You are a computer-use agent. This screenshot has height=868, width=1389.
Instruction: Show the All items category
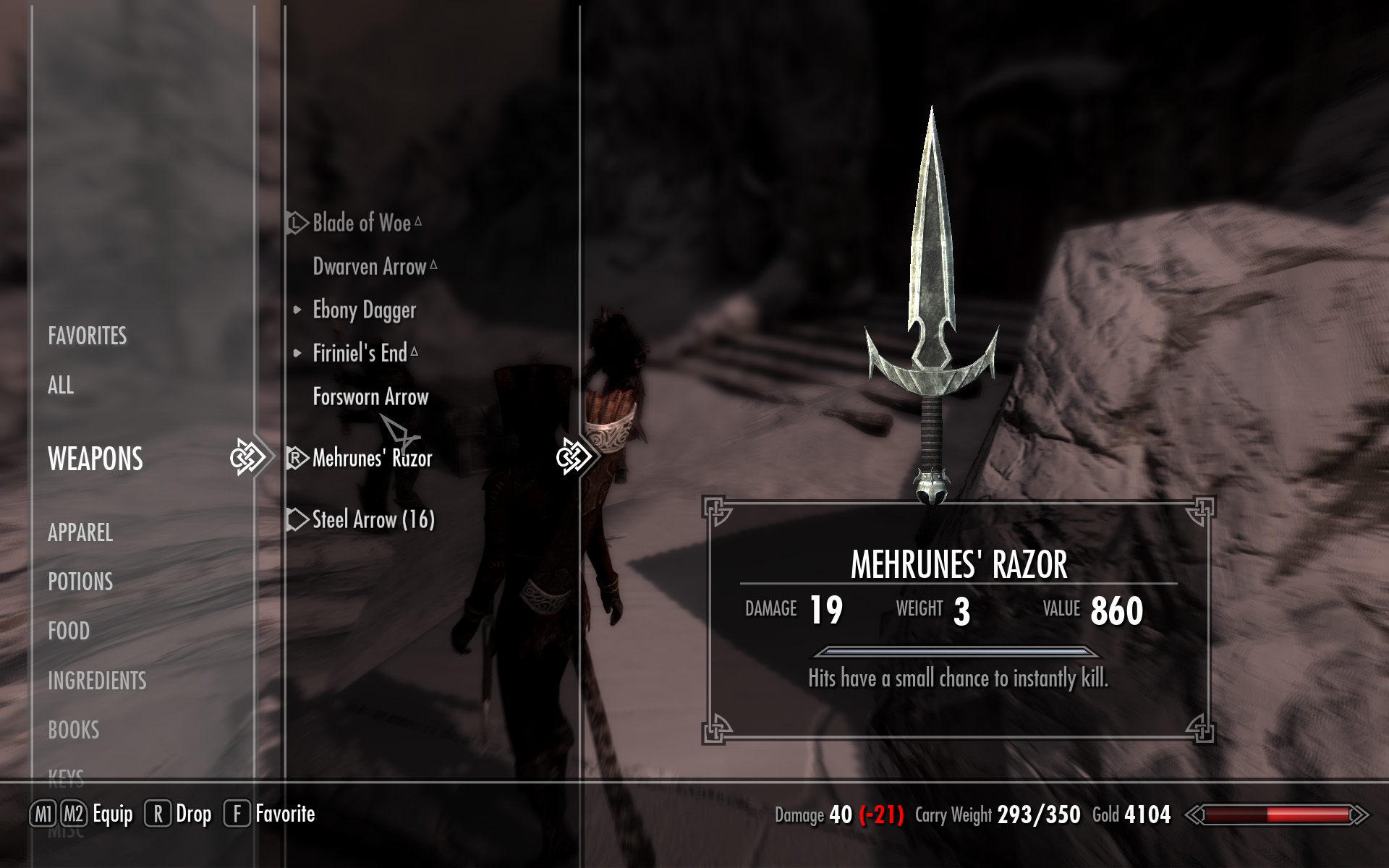[x=61, y=385]
